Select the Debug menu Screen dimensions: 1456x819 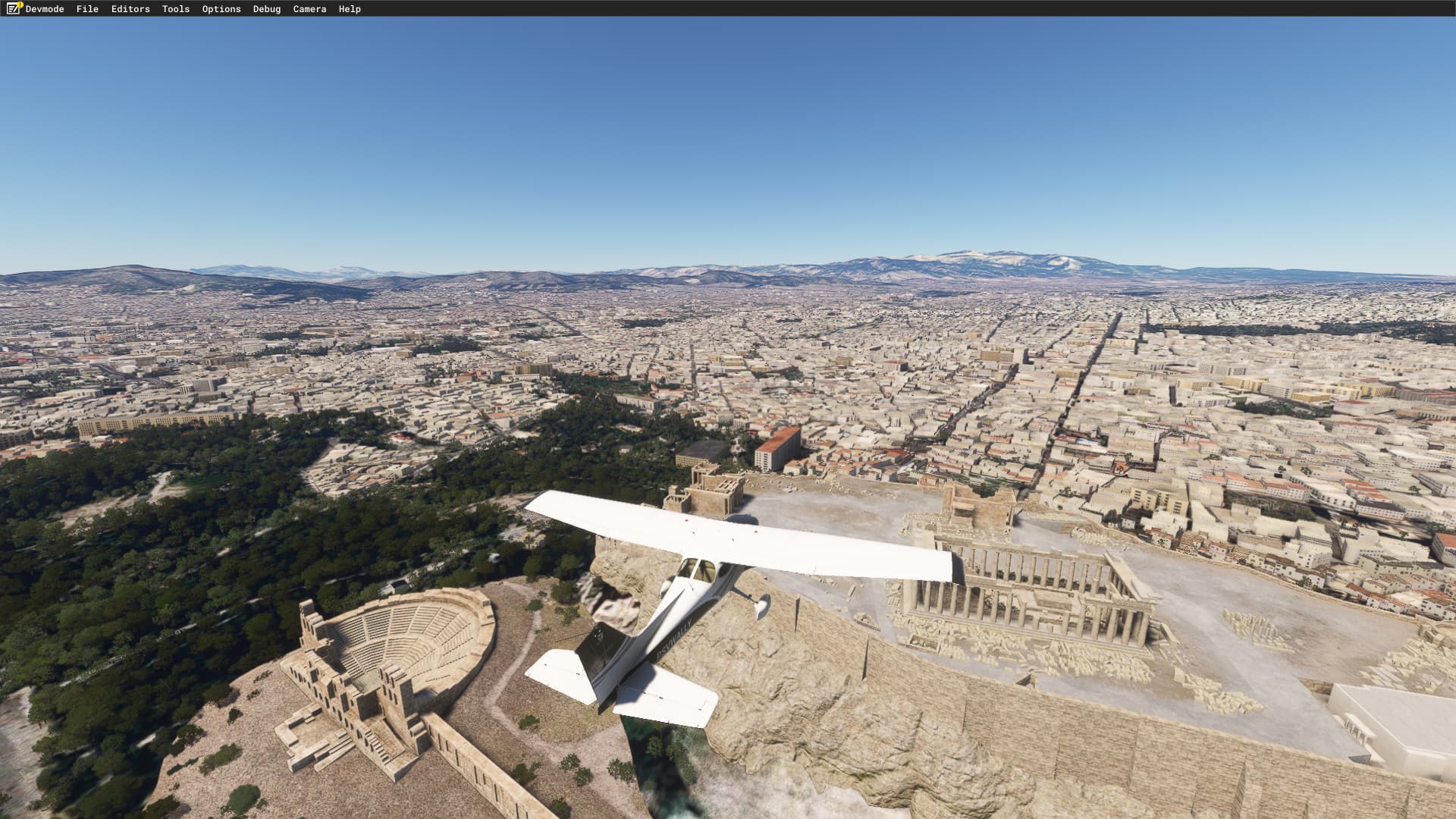click(267, 9)
